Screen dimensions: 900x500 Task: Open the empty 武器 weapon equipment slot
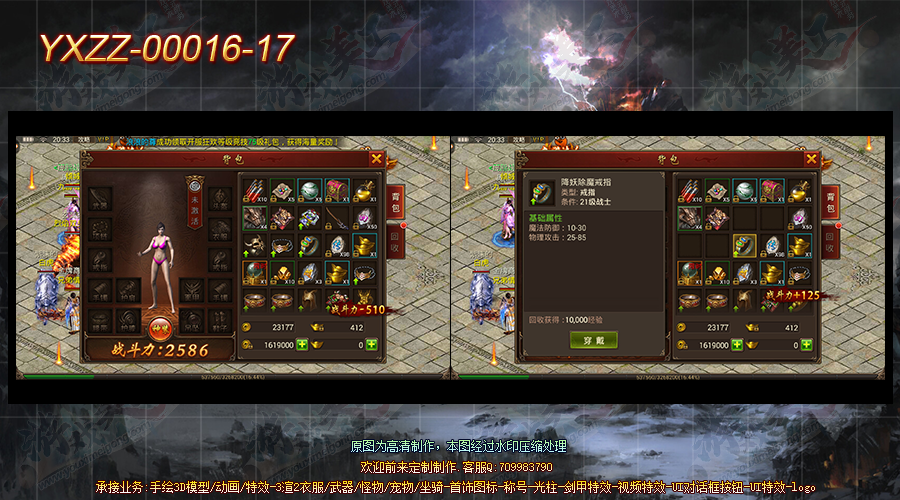(101, 200)
